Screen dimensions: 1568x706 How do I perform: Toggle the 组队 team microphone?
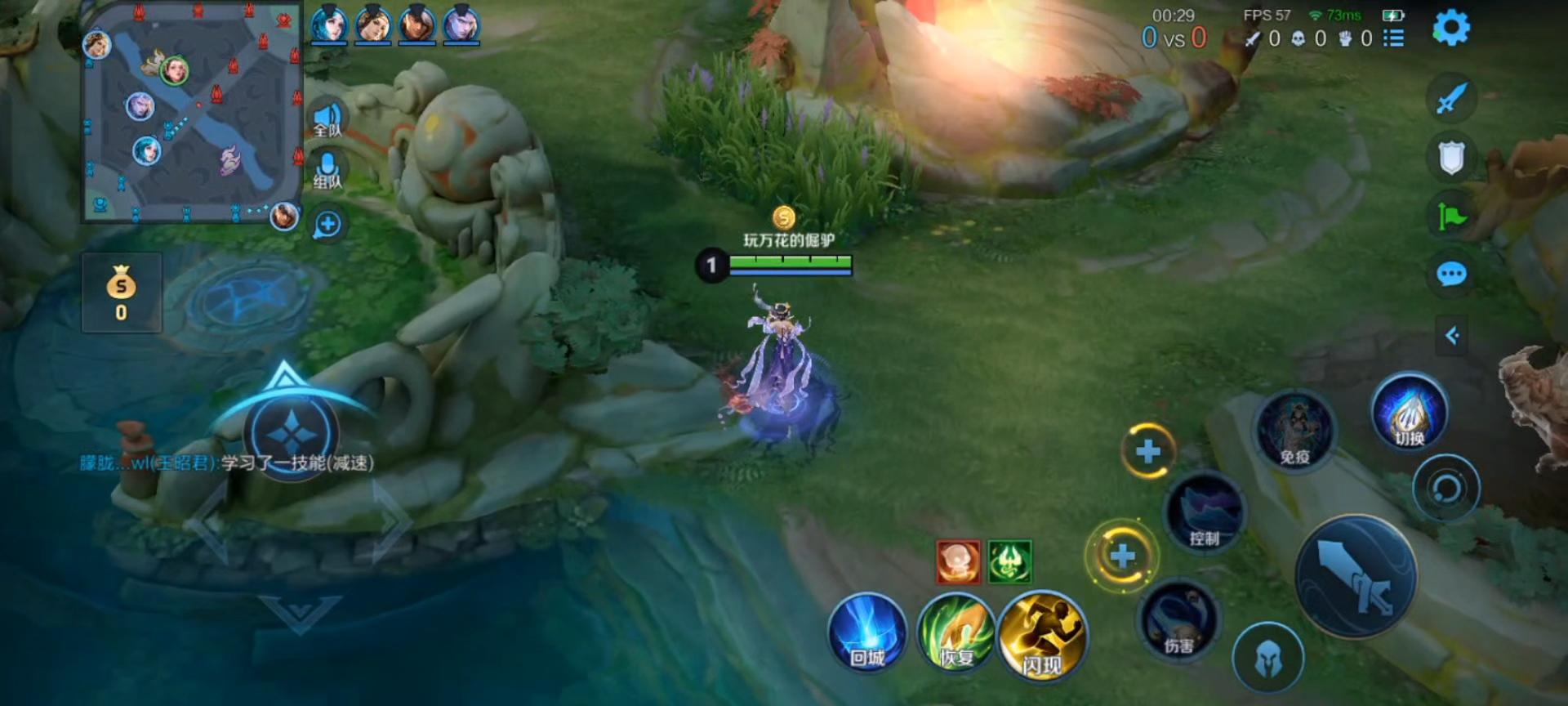(328, 171)
